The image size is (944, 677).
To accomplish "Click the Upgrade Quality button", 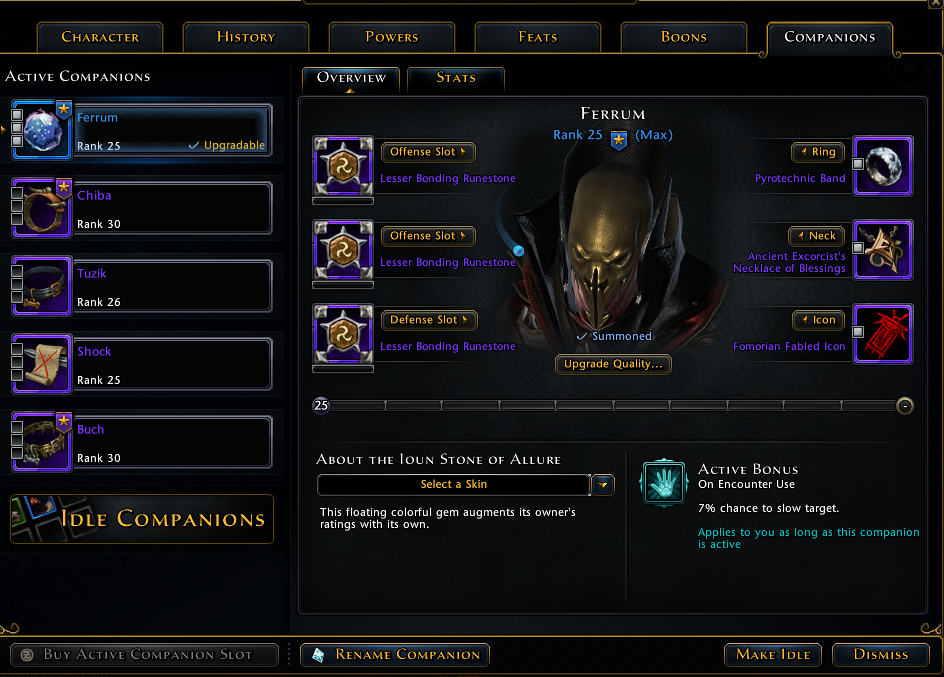I will click(x=613, y=364).
